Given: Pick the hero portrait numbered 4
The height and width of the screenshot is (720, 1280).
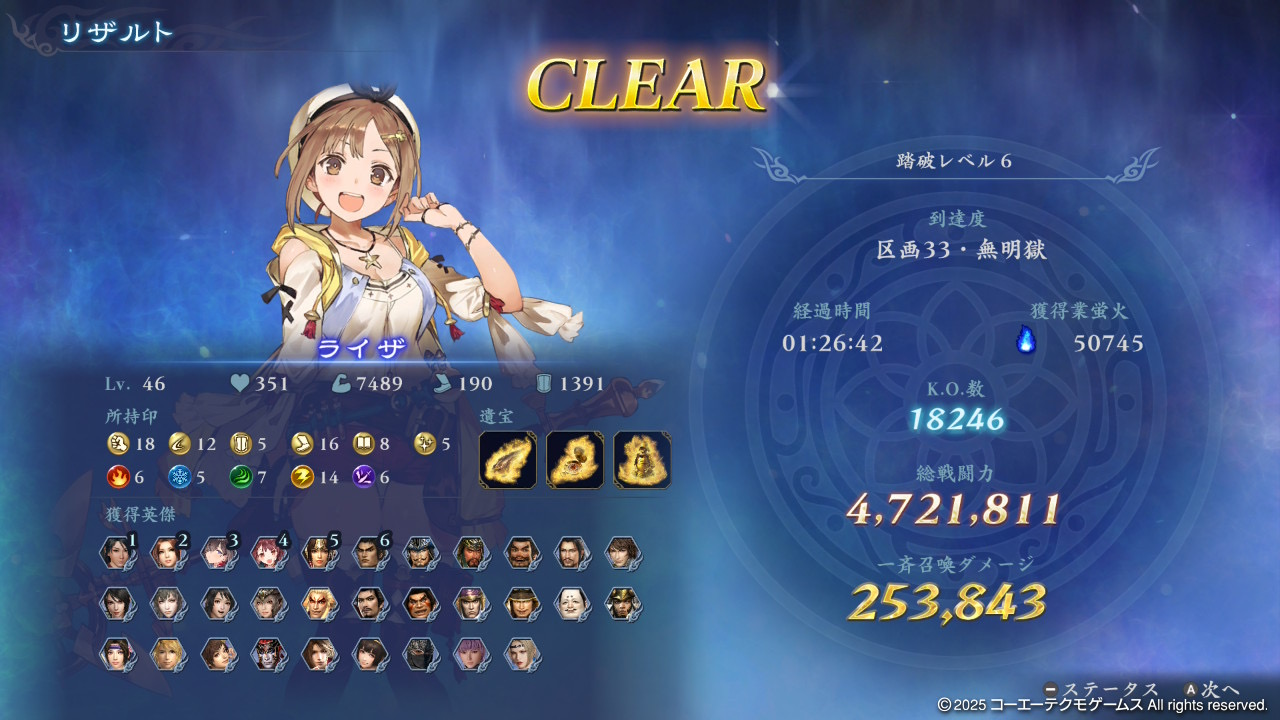Looking at the screenshot, I should [x=268, y=553].
